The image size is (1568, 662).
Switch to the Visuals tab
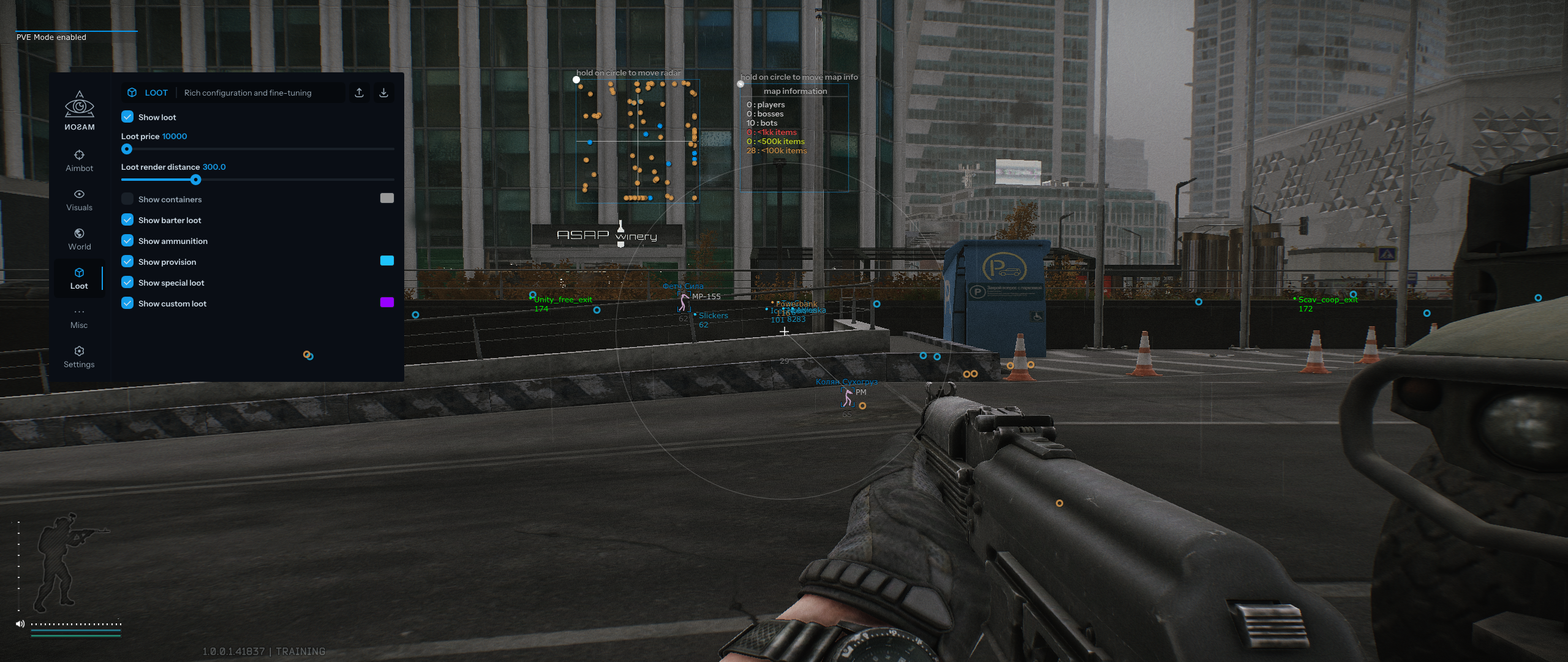79,200
